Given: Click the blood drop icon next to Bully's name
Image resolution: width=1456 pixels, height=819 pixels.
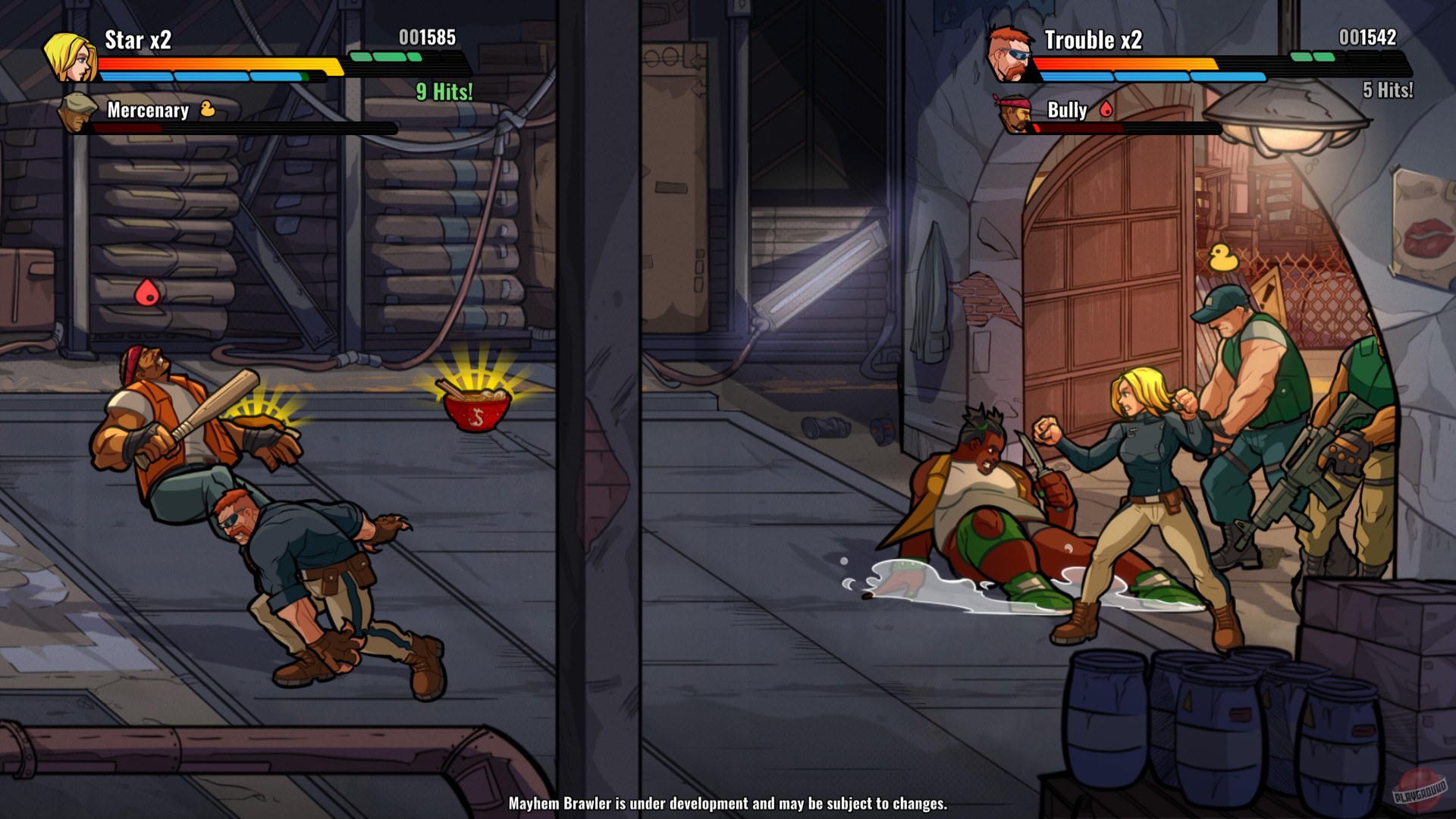Looking at the screenshot, I should tap(1106, 111).
